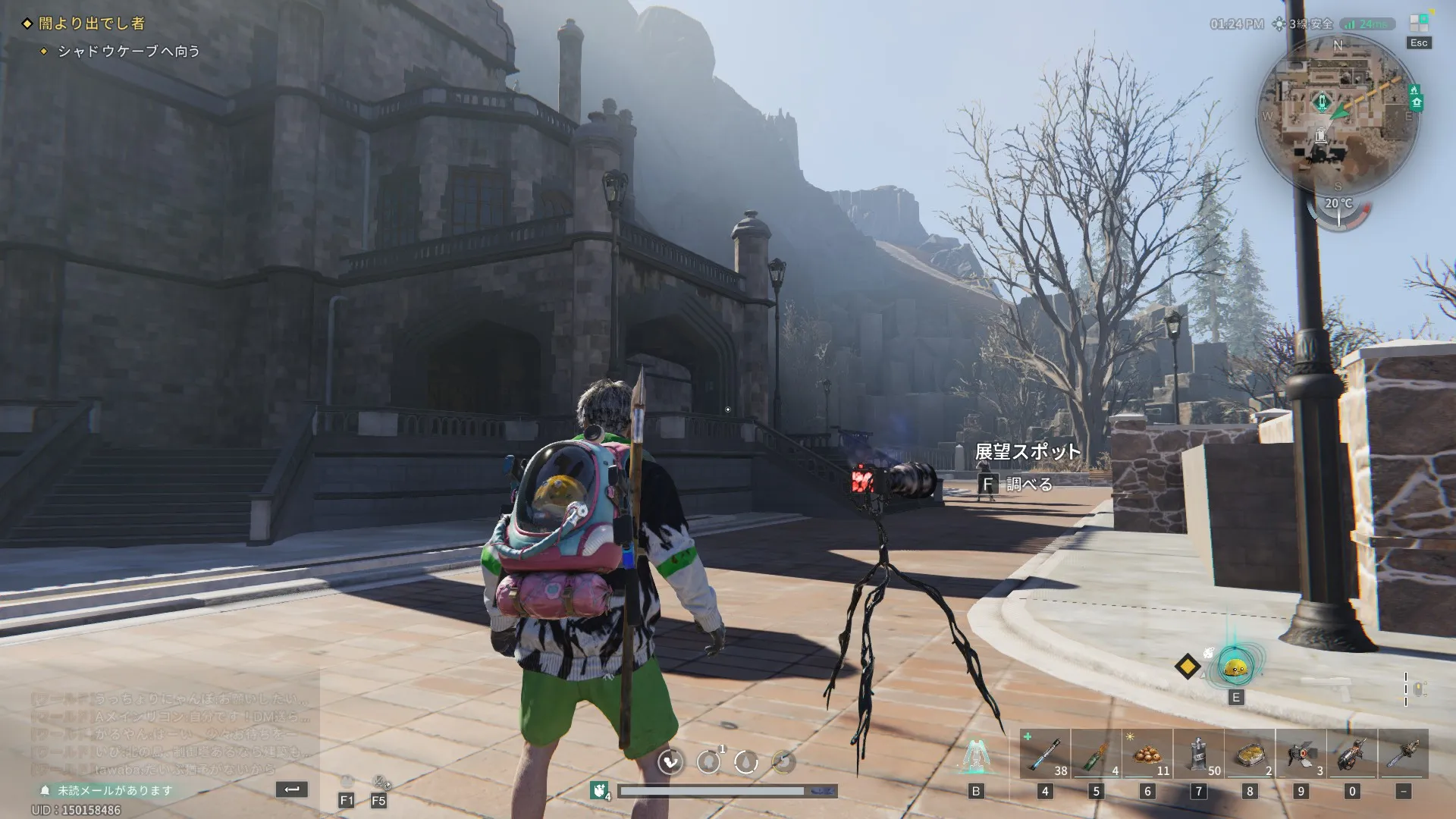
Task: Click the green house marker on minimap edge
Action: coord(1416,103)
